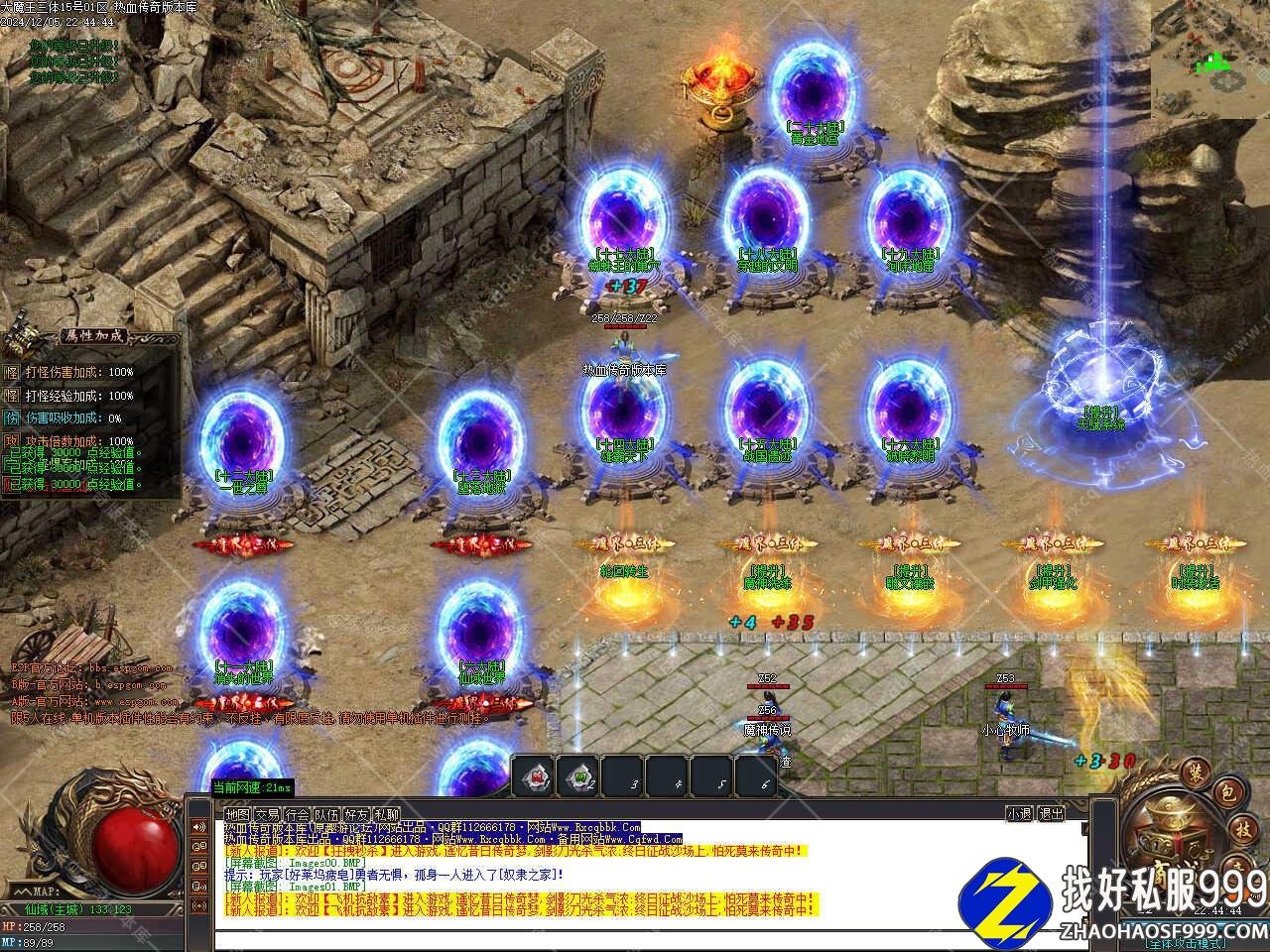
Task: Use the green item in hotbar slot two
Action: pyautogui.click(x=577, y=775)
